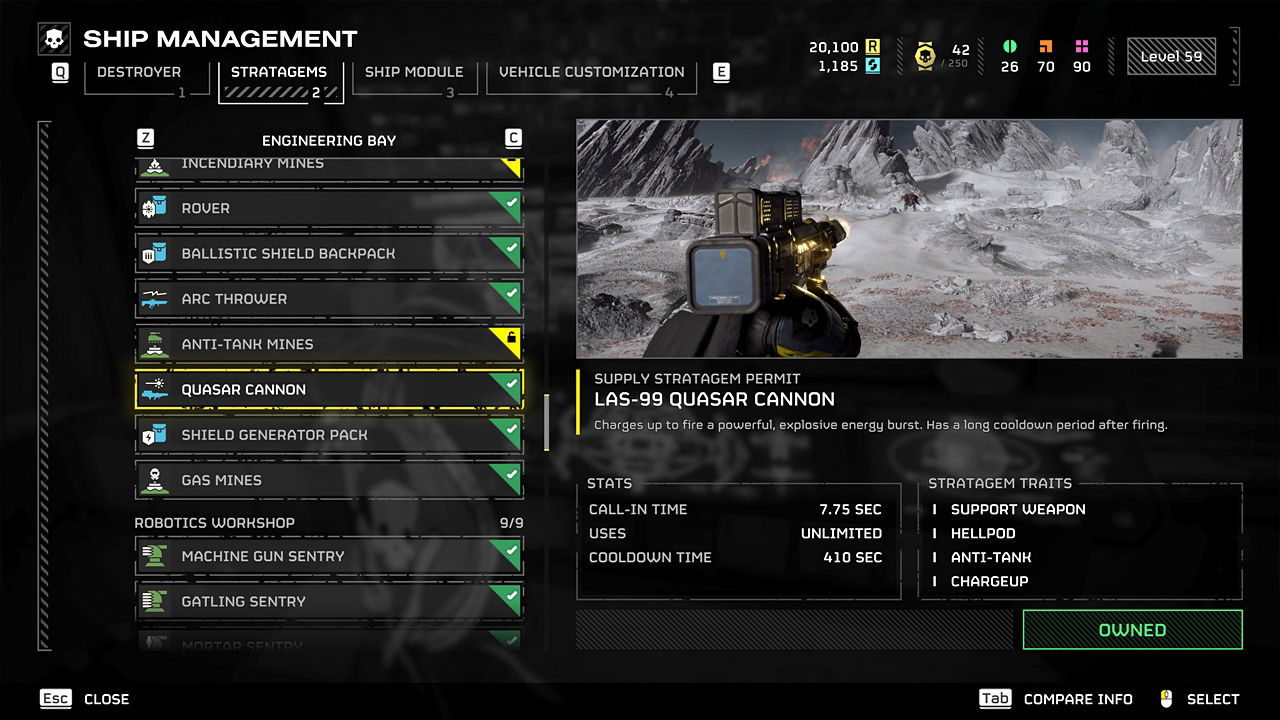Choose Ballistic Shield Backpack from the list
1280x720 pixels.
[x=329, y=254]
